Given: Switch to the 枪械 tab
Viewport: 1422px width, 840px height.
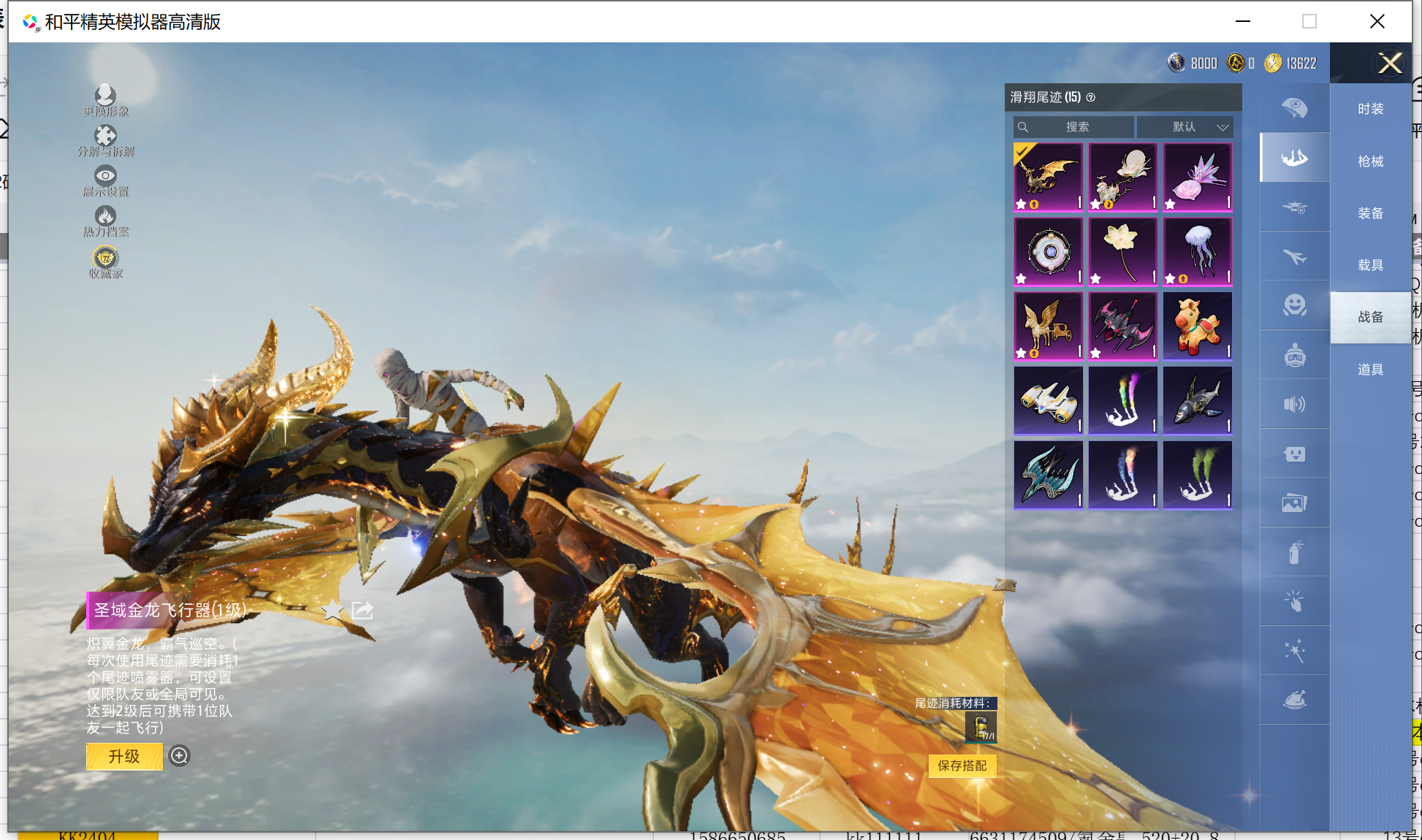Looking at the screenshot, I should 1370,161.
